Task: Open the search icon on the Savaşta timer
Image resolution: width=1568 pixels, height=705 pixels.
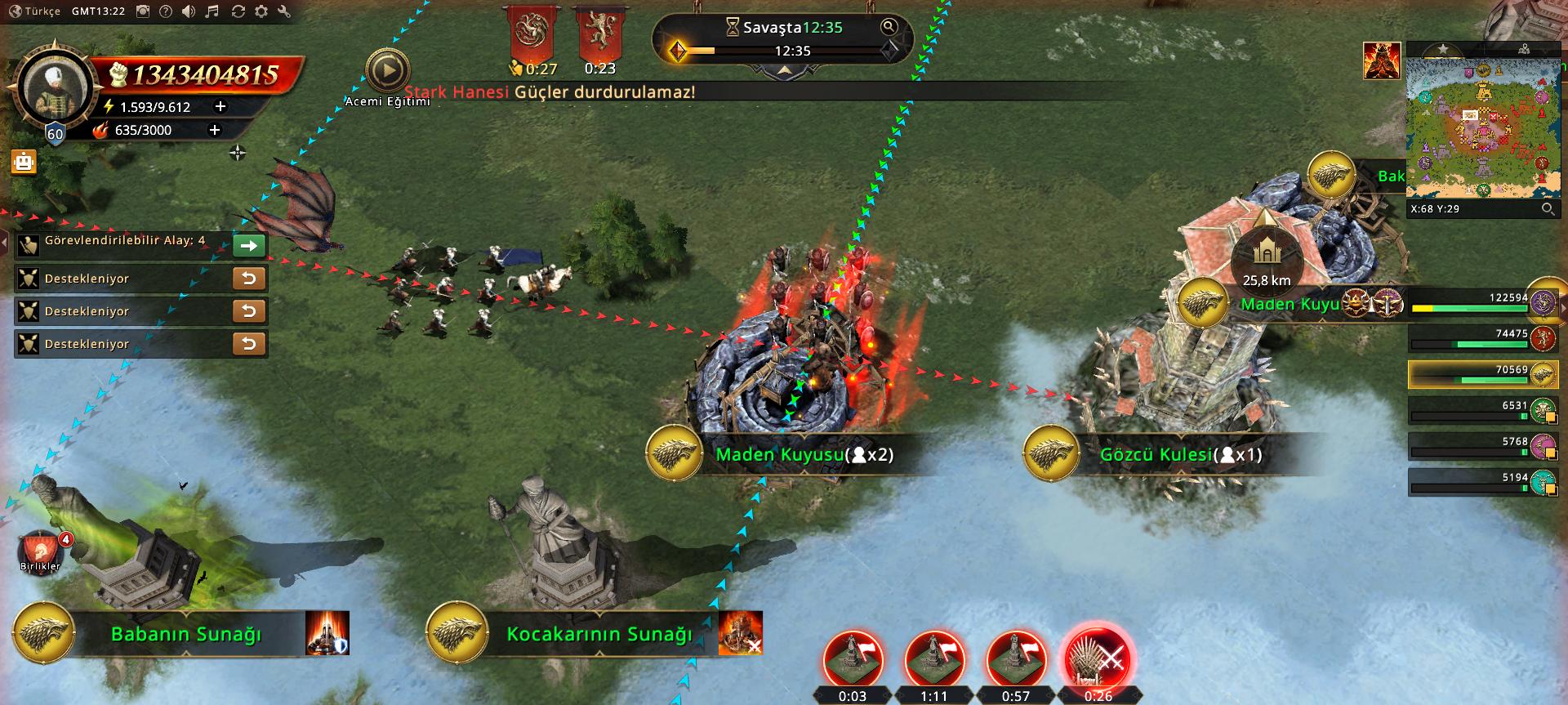Action: coord(889,27)
